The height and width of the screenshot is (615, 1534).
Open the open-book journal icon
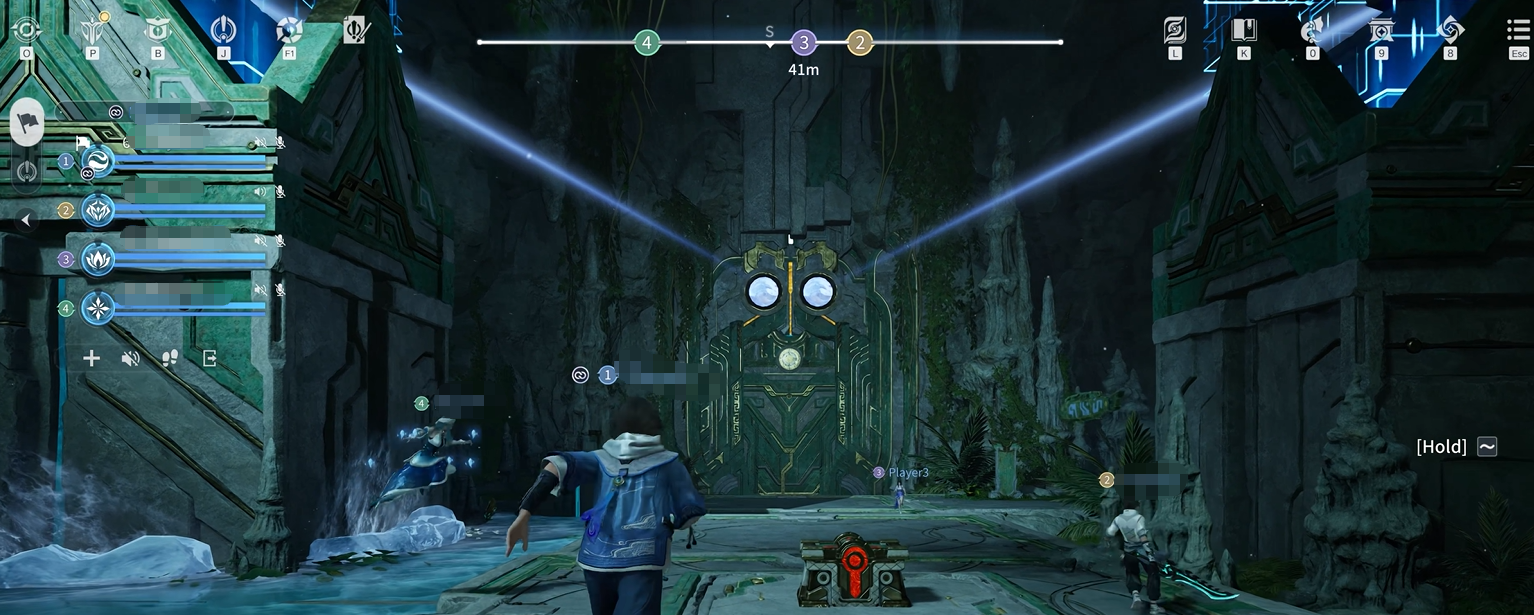pos(1243,30)
